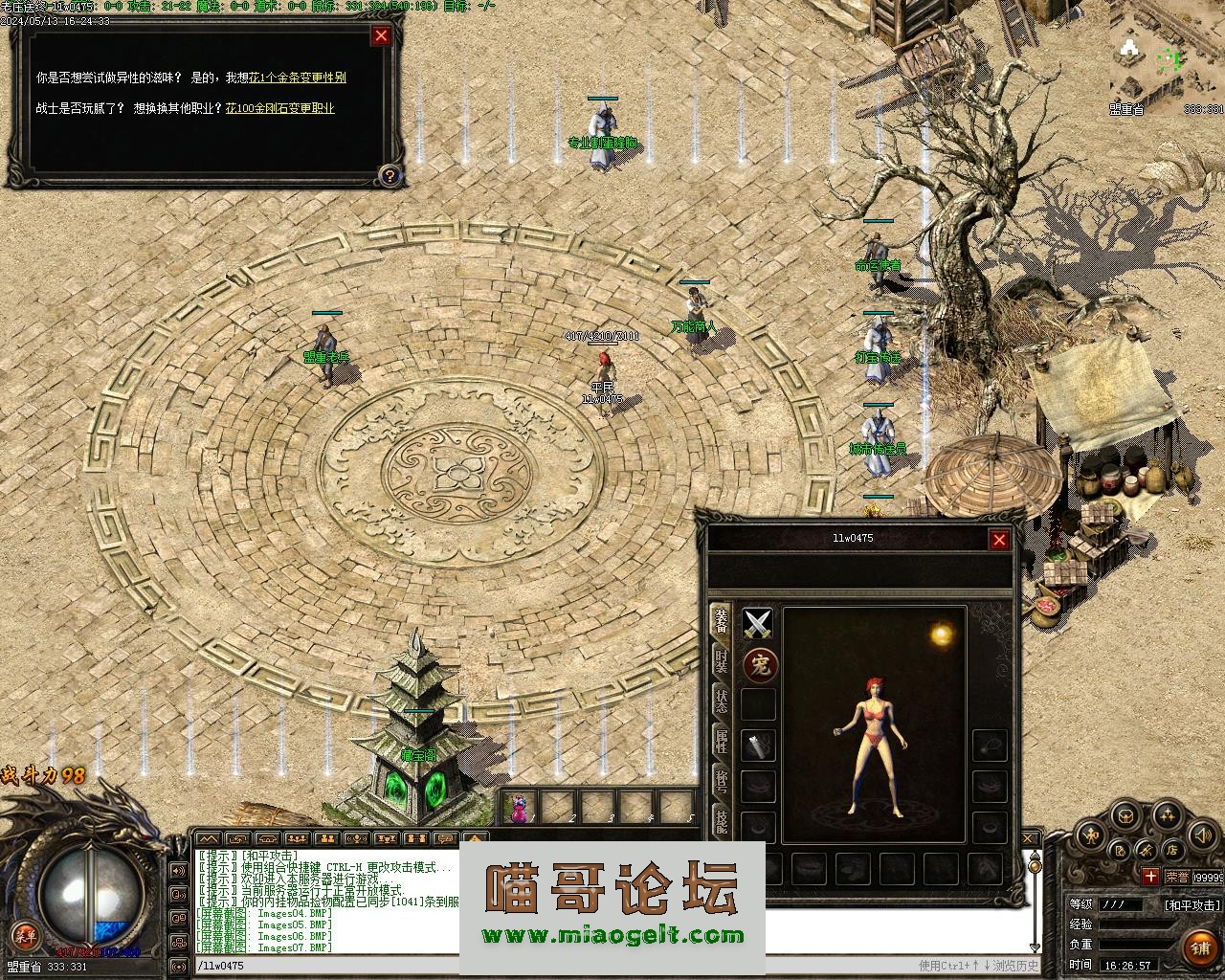Open the 店 shop button
Viewport: 1225px width, 980px height.
[x=1171, y=851]
